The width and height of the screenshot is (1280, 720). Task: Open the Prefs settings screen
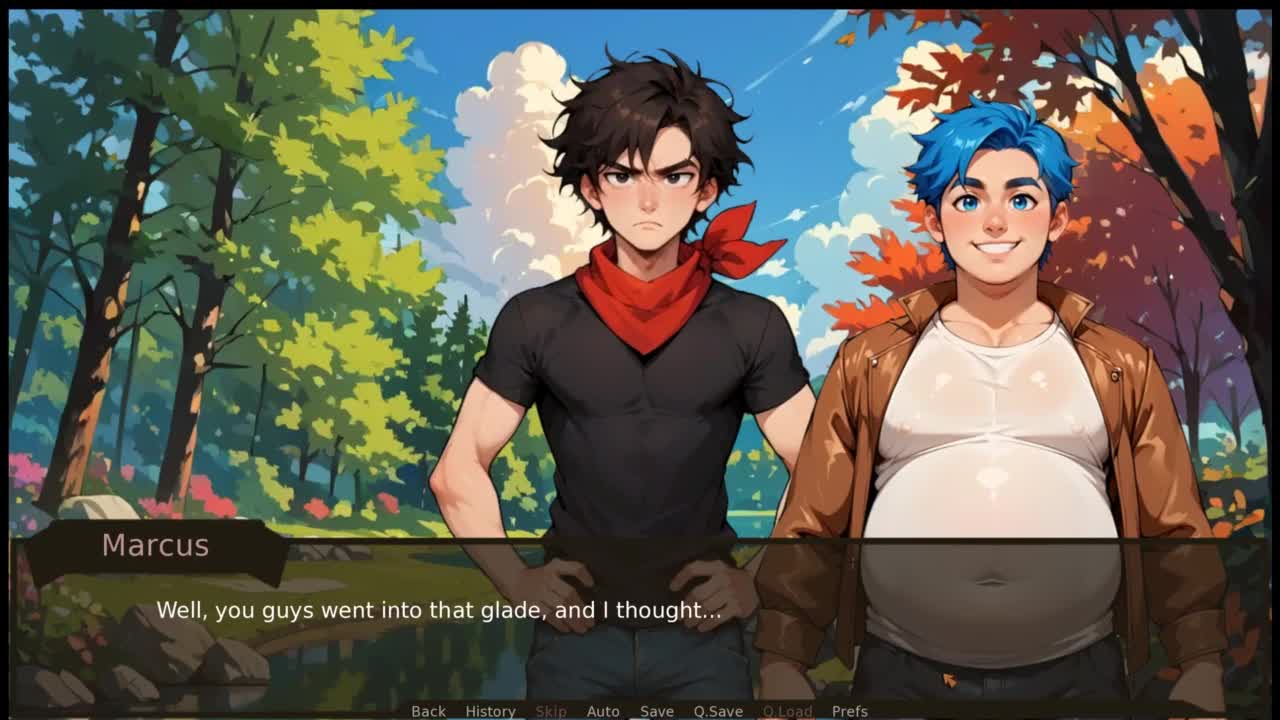850,711
